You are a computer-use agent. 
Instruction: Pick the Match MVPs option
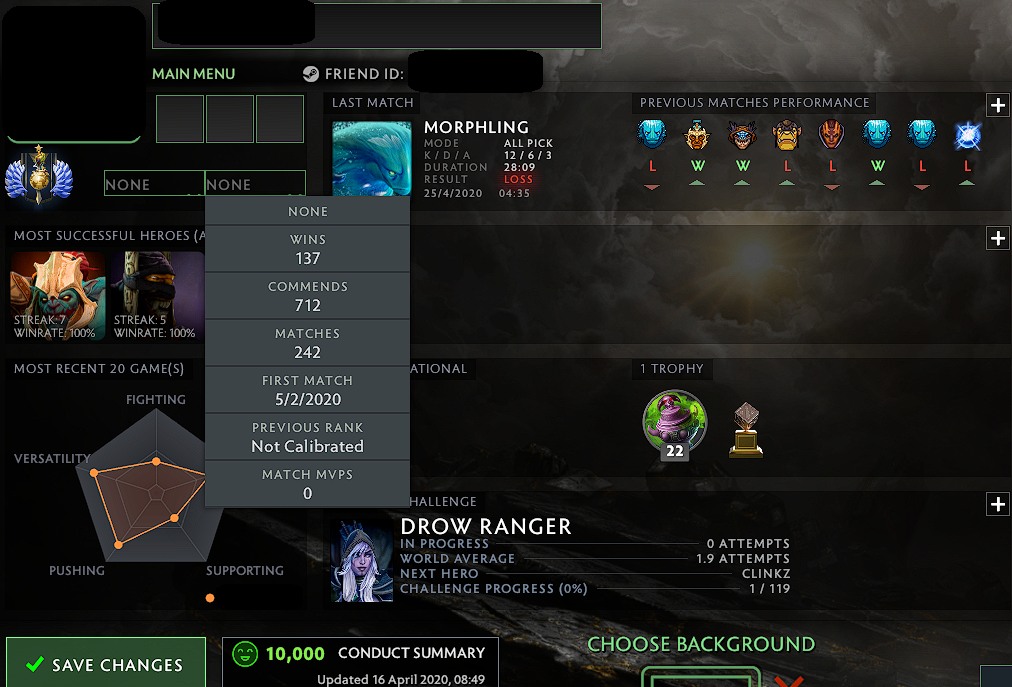(x=307, y=484)
